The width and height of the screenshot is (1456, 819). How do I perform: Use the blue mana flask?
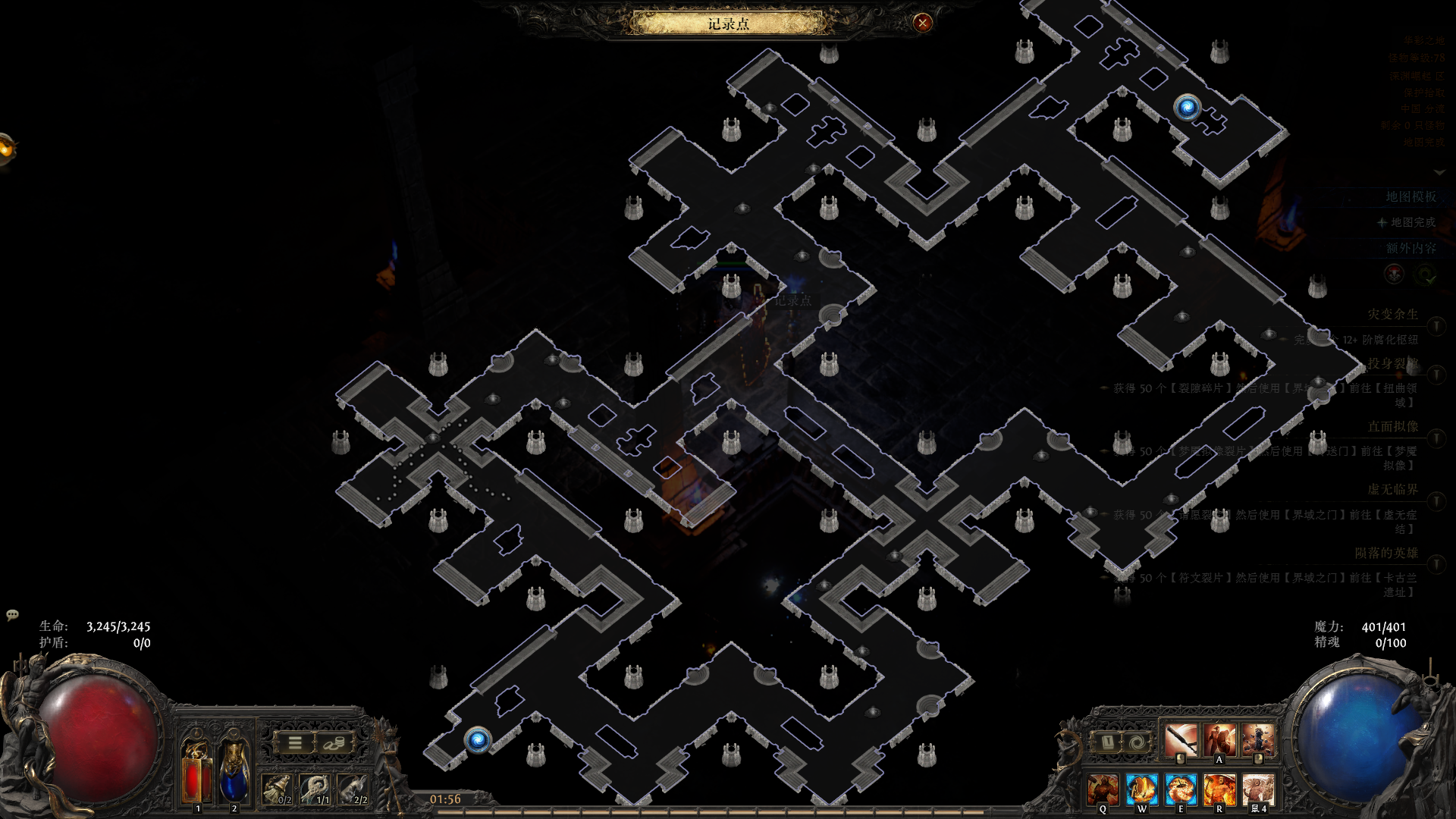(234, 772)
